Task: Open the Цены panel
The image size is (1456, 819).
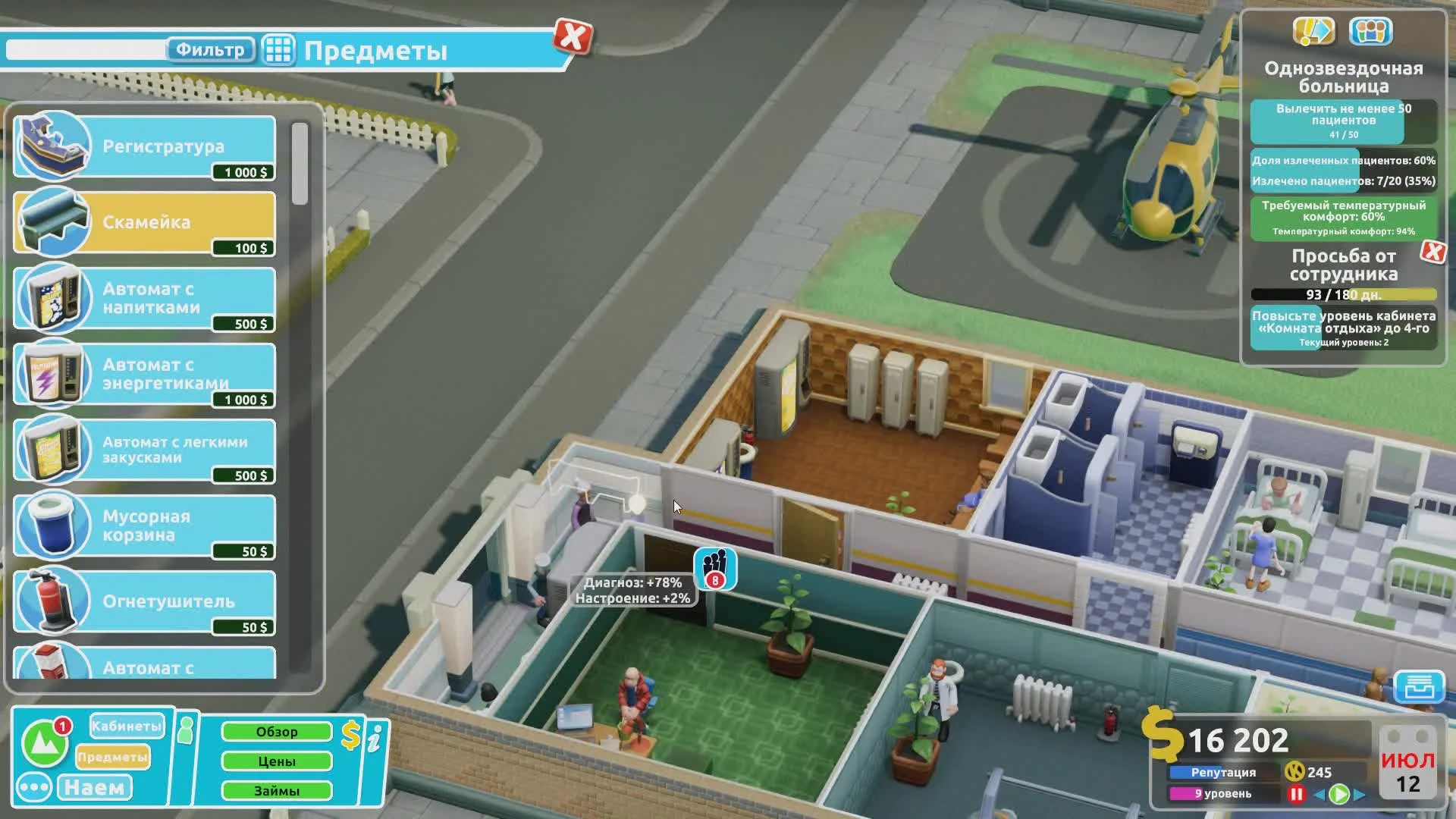Action: pos(277,761)
